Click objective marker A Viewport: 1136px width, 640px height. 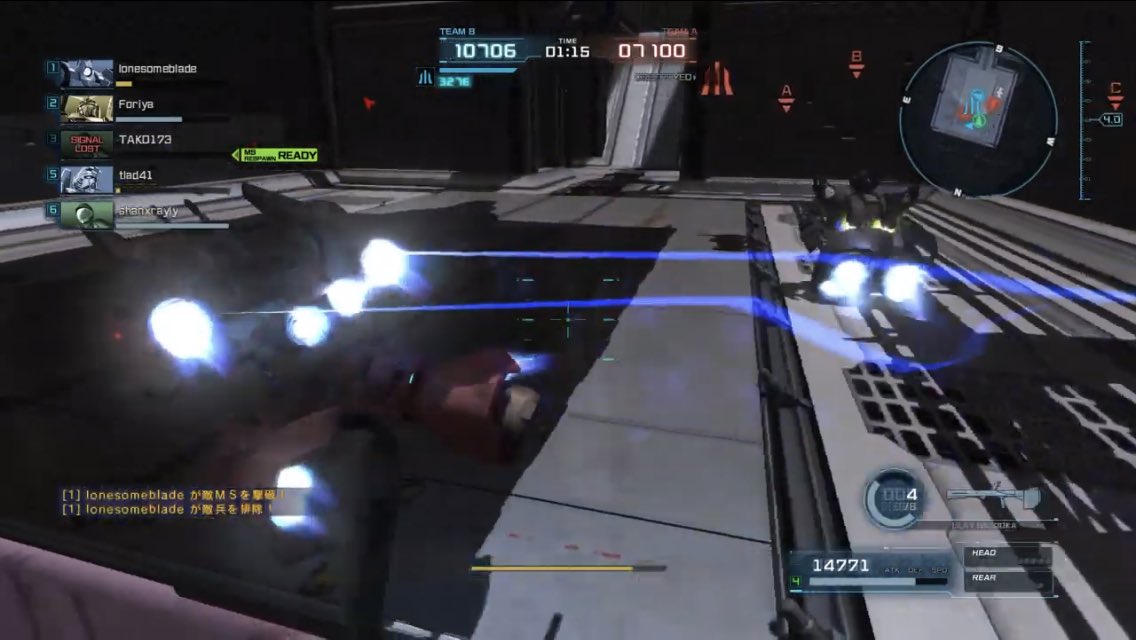click(x=786, y=97)
